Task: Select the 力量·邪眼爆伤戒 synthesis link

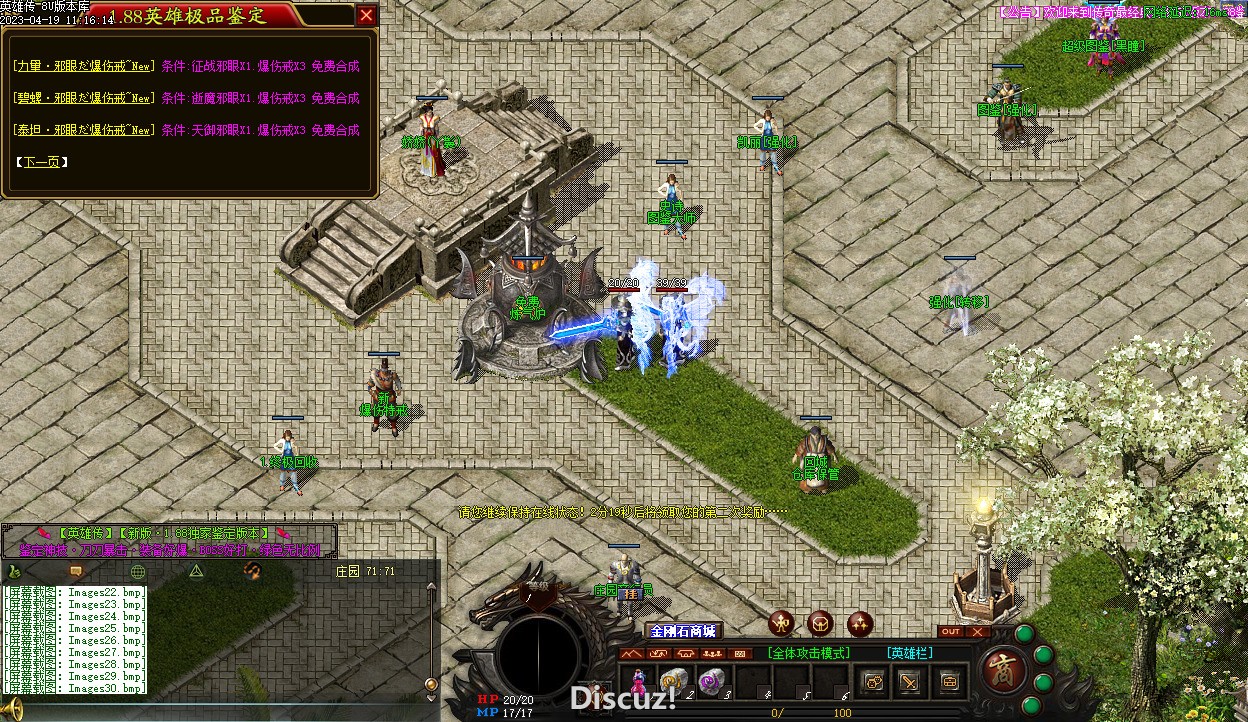Action: pos(83,67)
